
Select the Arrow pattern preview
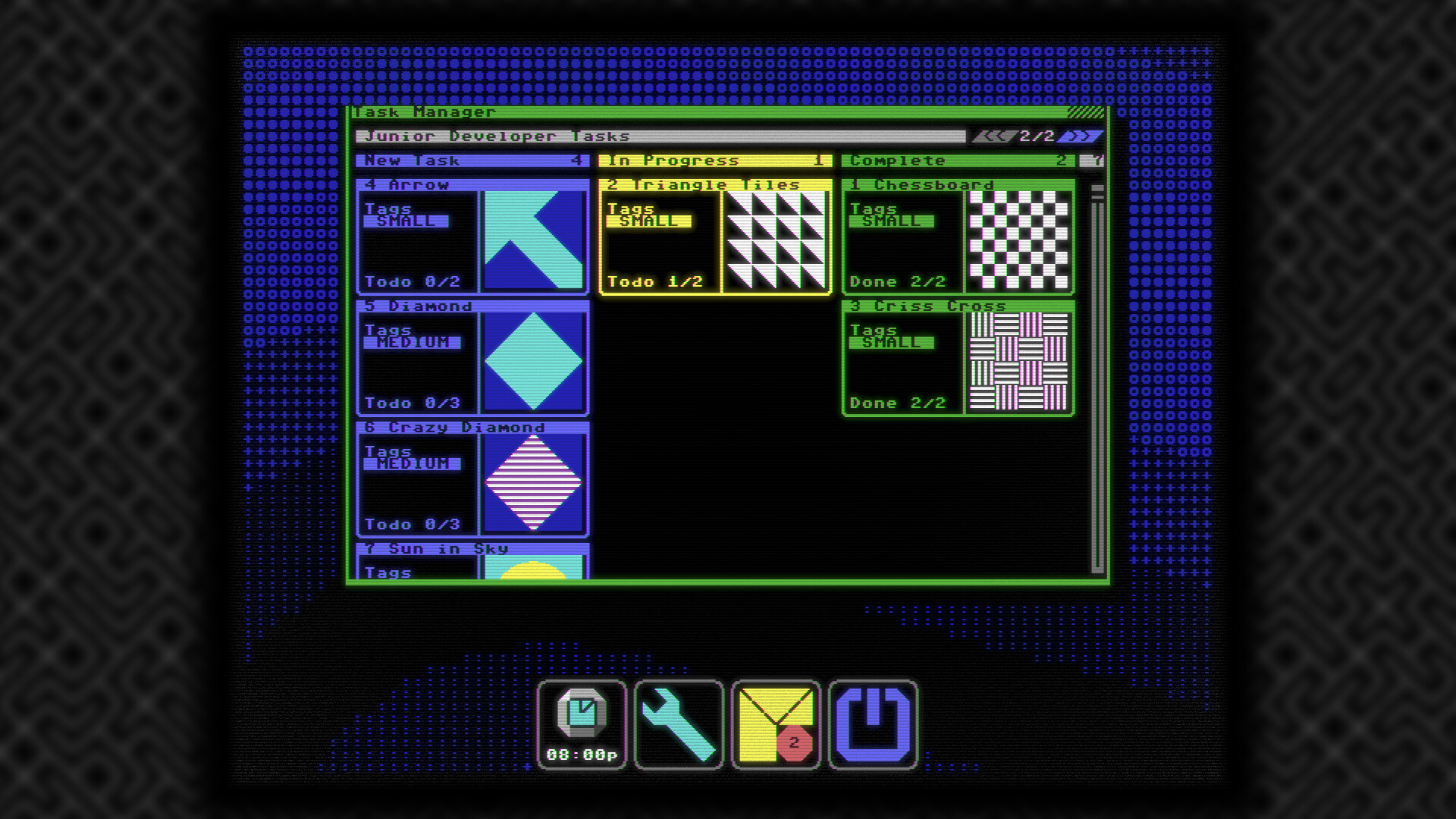point(535,239)
